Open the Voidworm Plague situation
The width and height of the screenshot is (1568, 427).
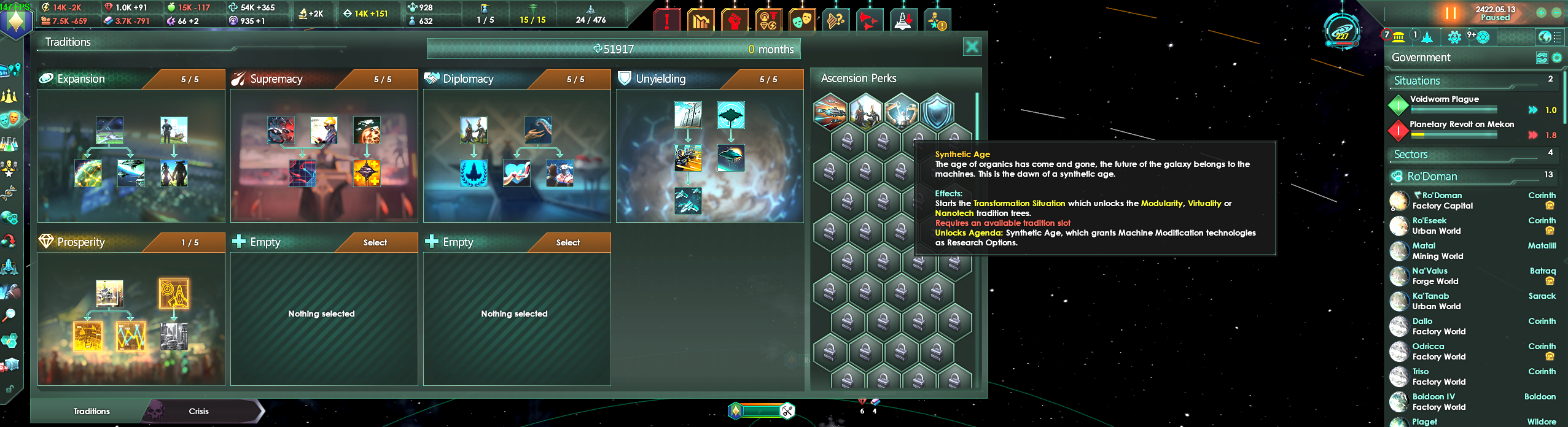pyautogui.click(x=1444, y=99)
